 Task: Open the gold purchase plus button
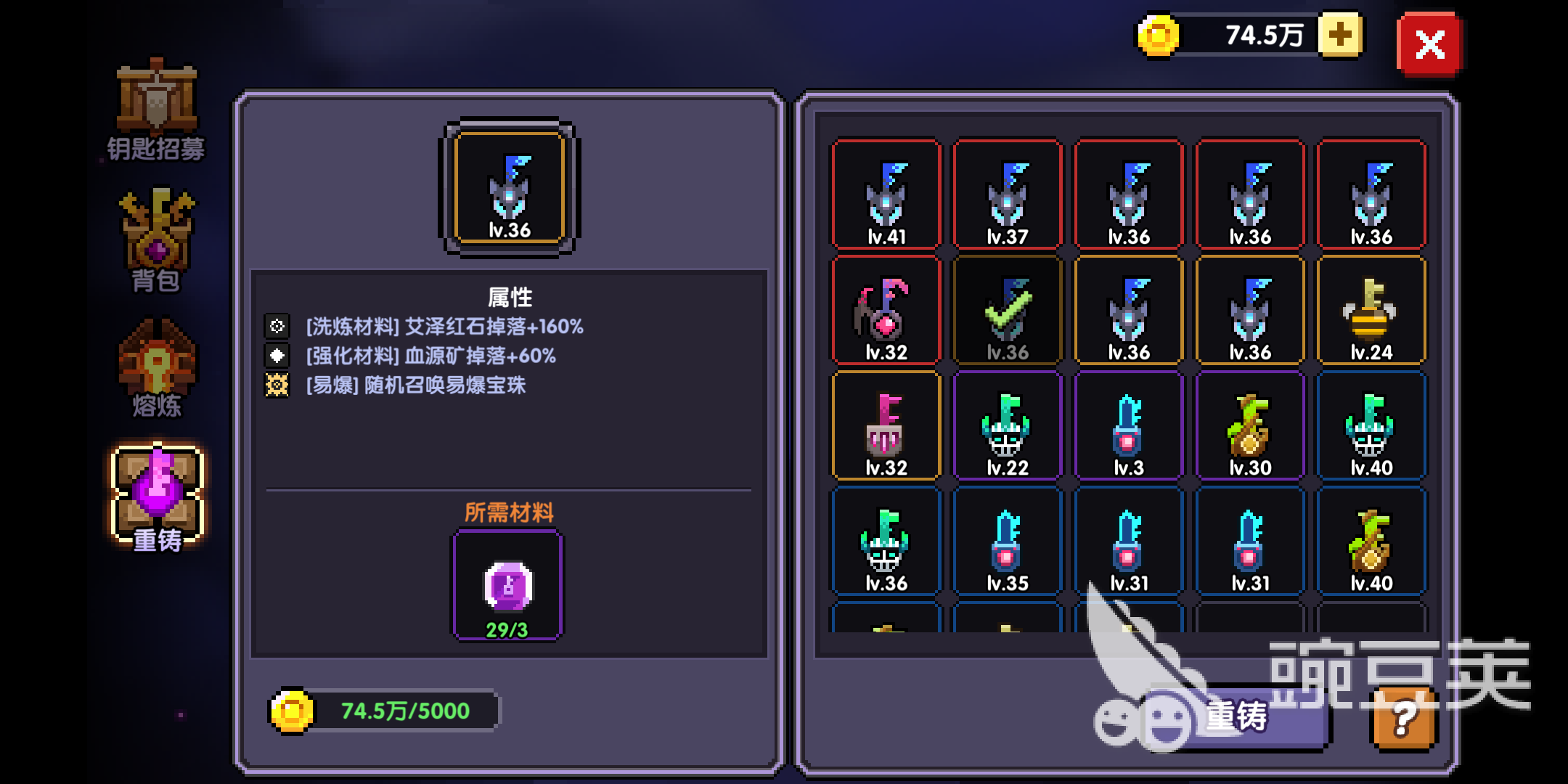tap(1340, 33)
